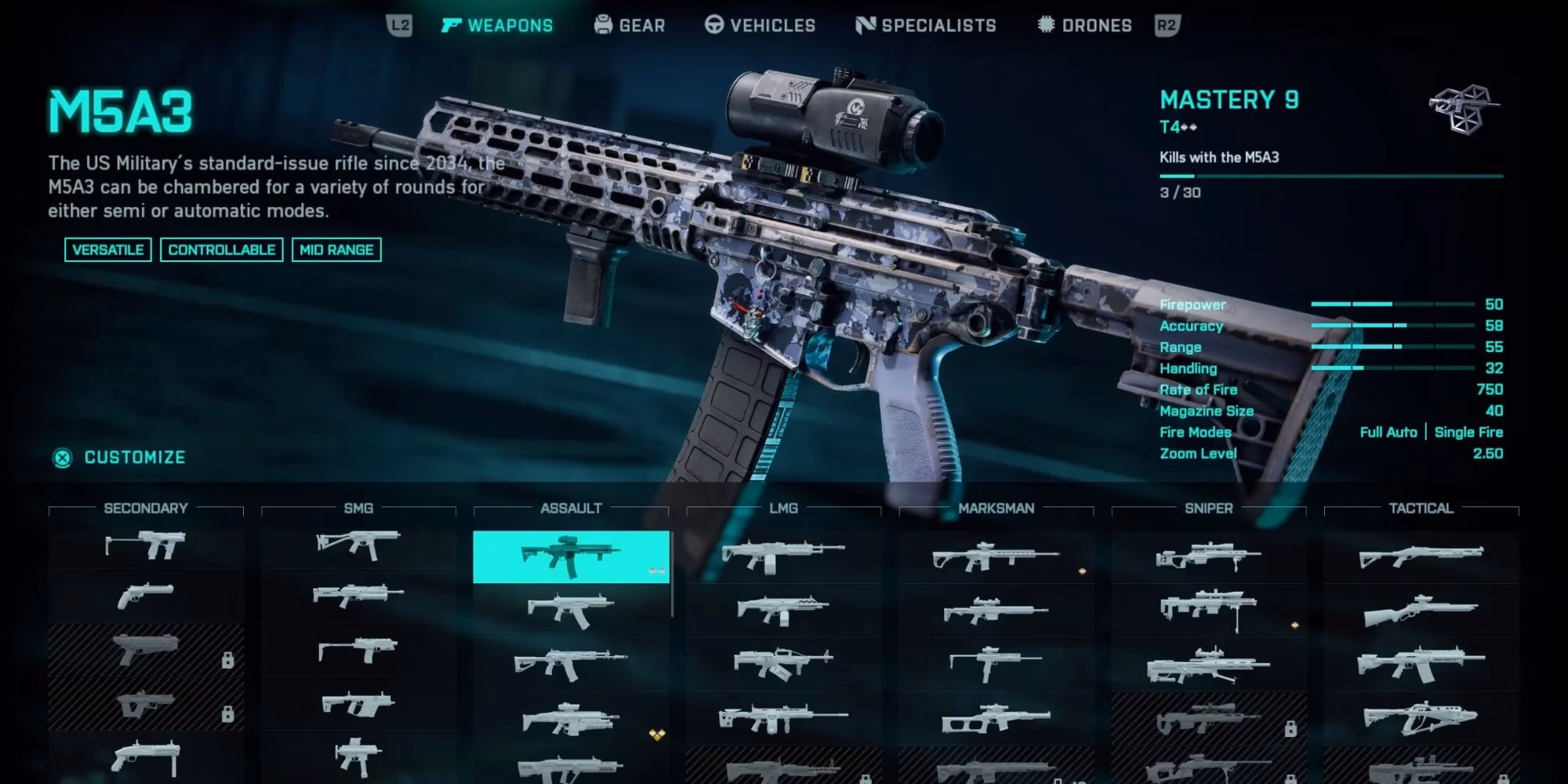Click the Gear helmet icon
Viewport: 1568px width, 784px height.
[602, 24]
